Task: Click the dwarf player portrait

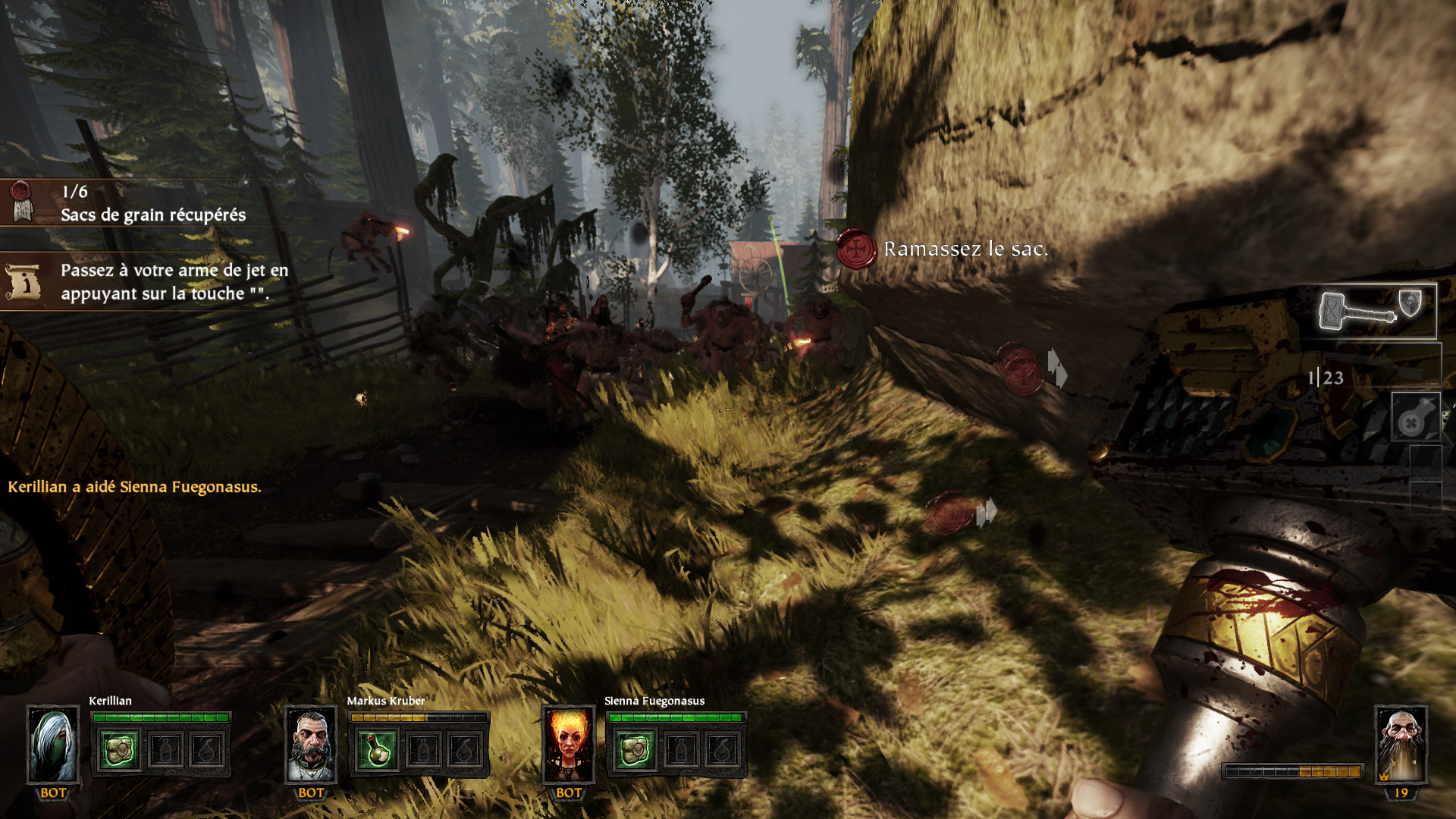Action: point(1401,745)
